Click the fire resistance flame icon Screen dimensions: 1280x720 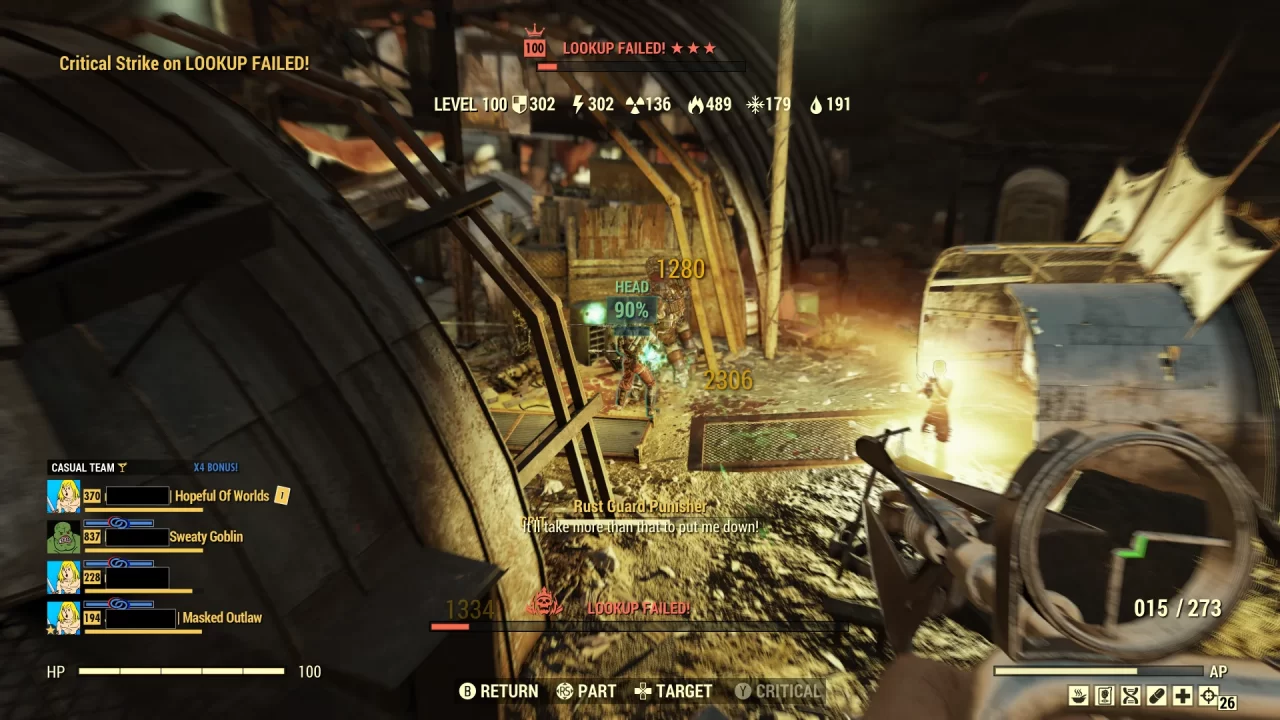click(696, 103)
